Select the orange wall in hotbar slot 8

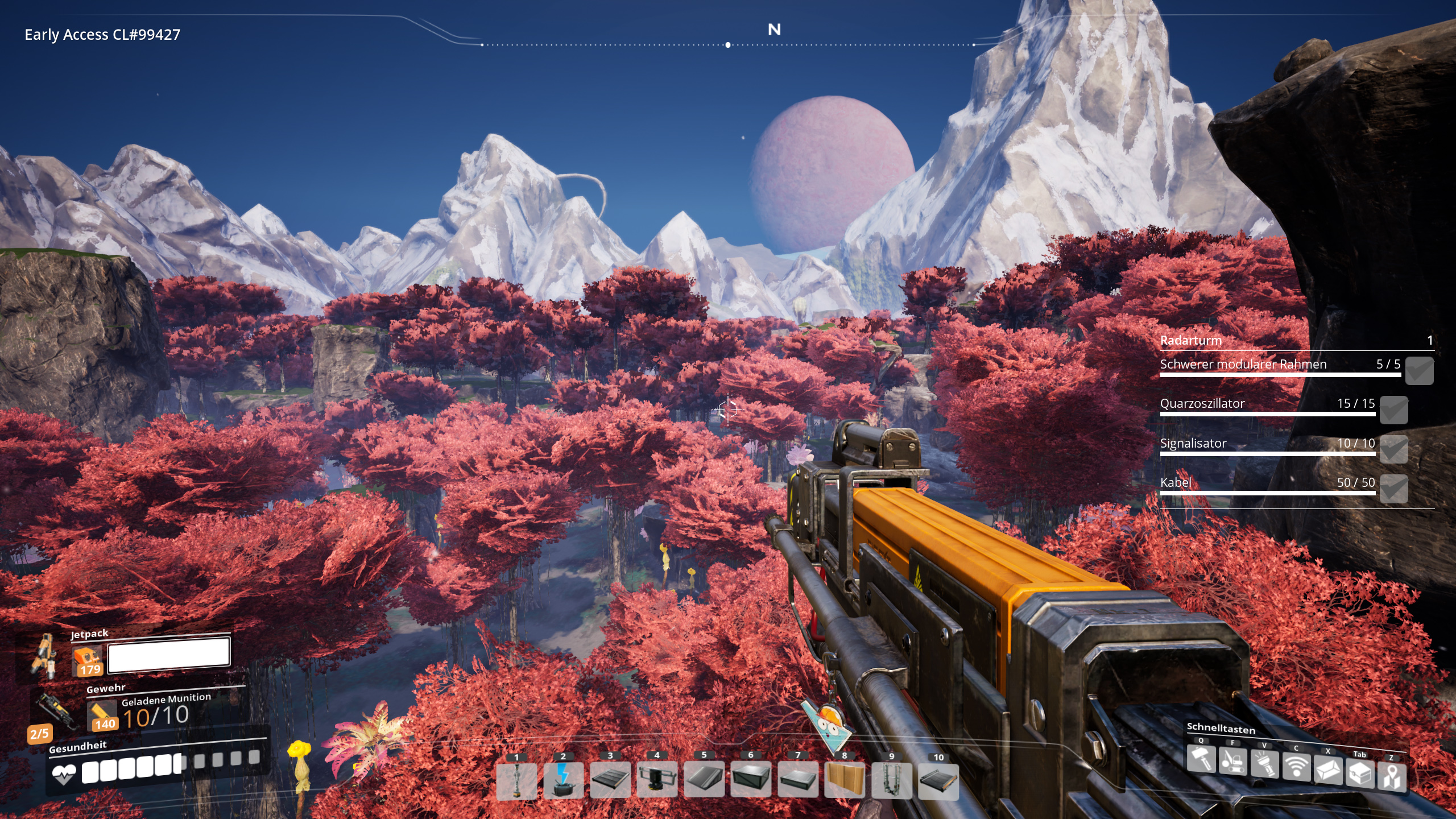click(845, 780)
